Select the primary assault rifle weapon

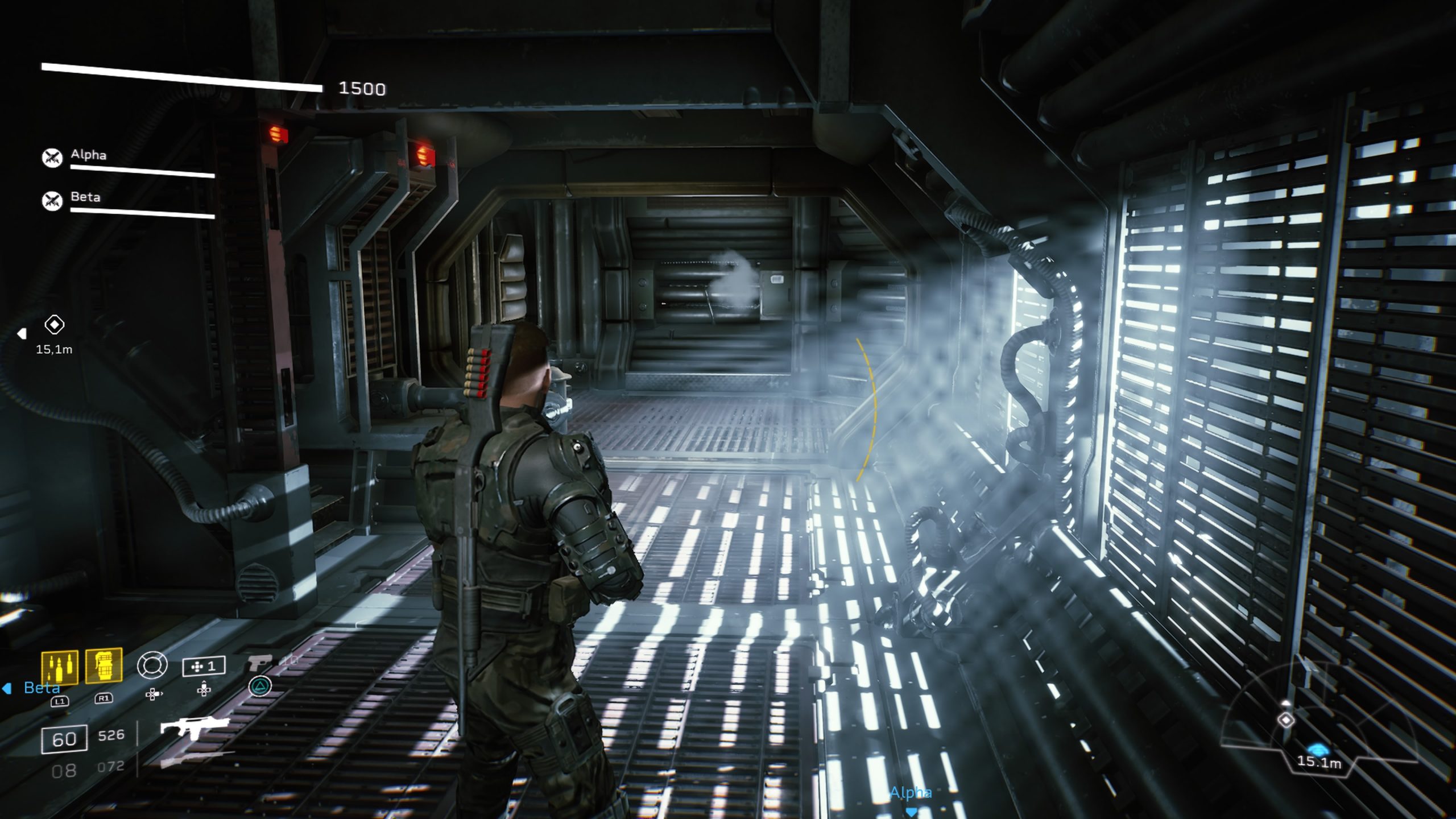[195, 727]
